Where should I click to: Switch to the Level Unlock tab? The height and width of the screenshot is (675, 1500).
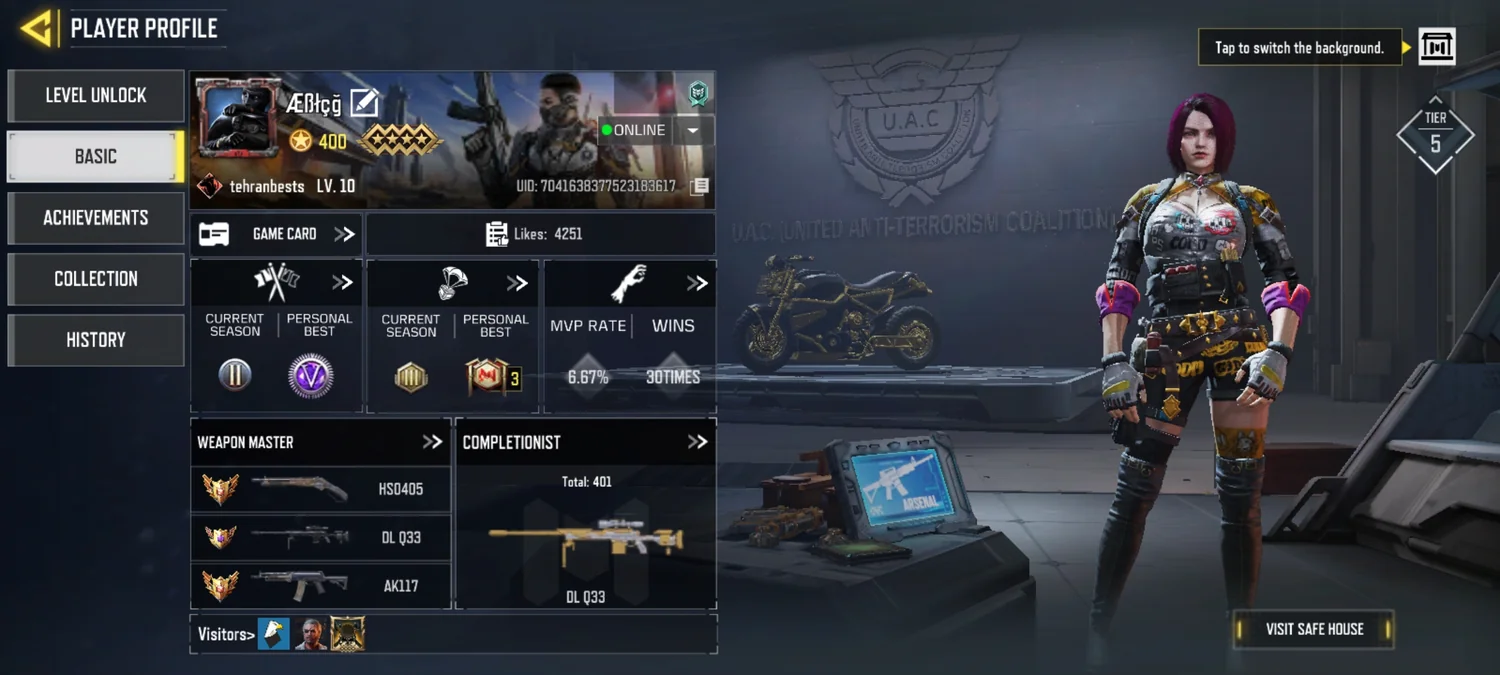pyautogui.click(x=96, y=96)
